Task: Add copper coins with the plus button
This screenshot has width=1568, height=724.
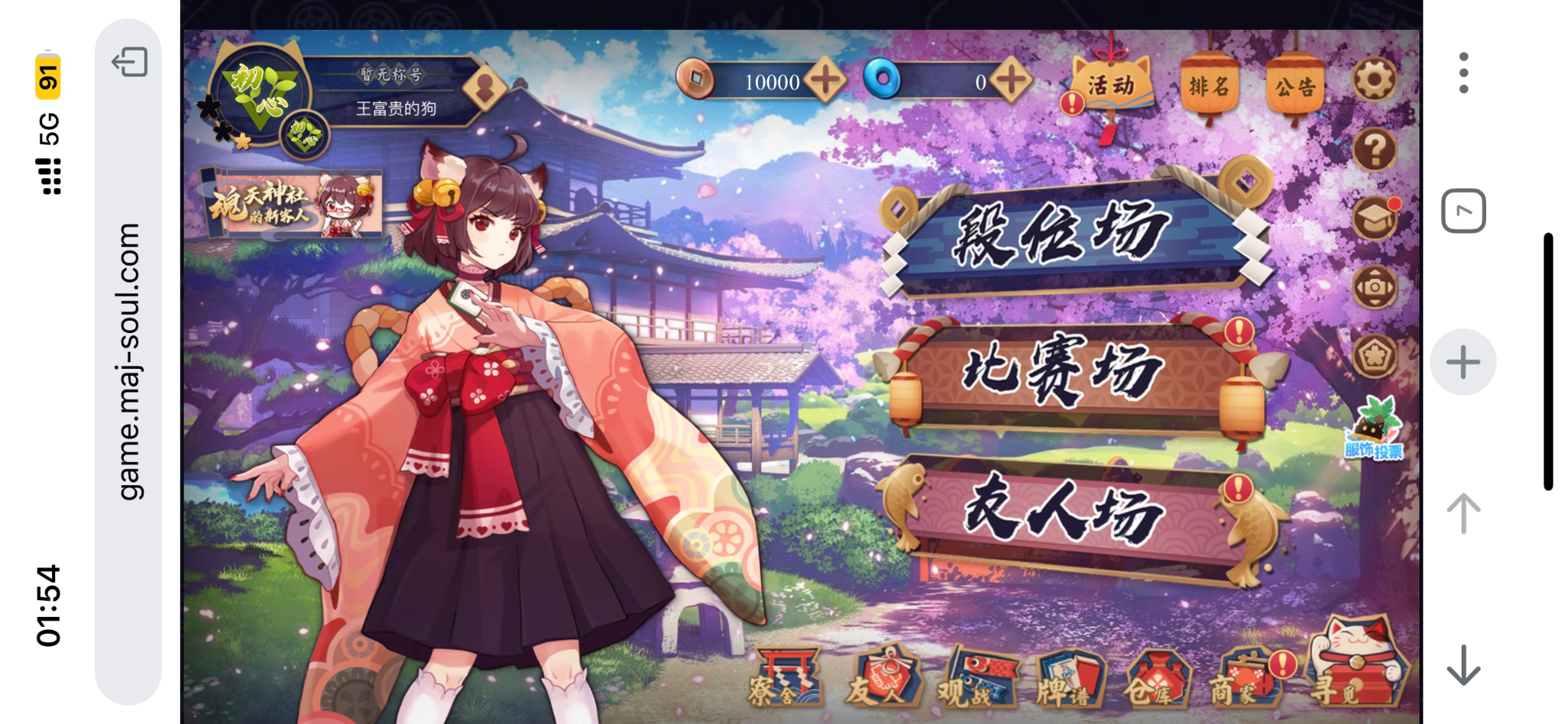Action: point(825,80)
